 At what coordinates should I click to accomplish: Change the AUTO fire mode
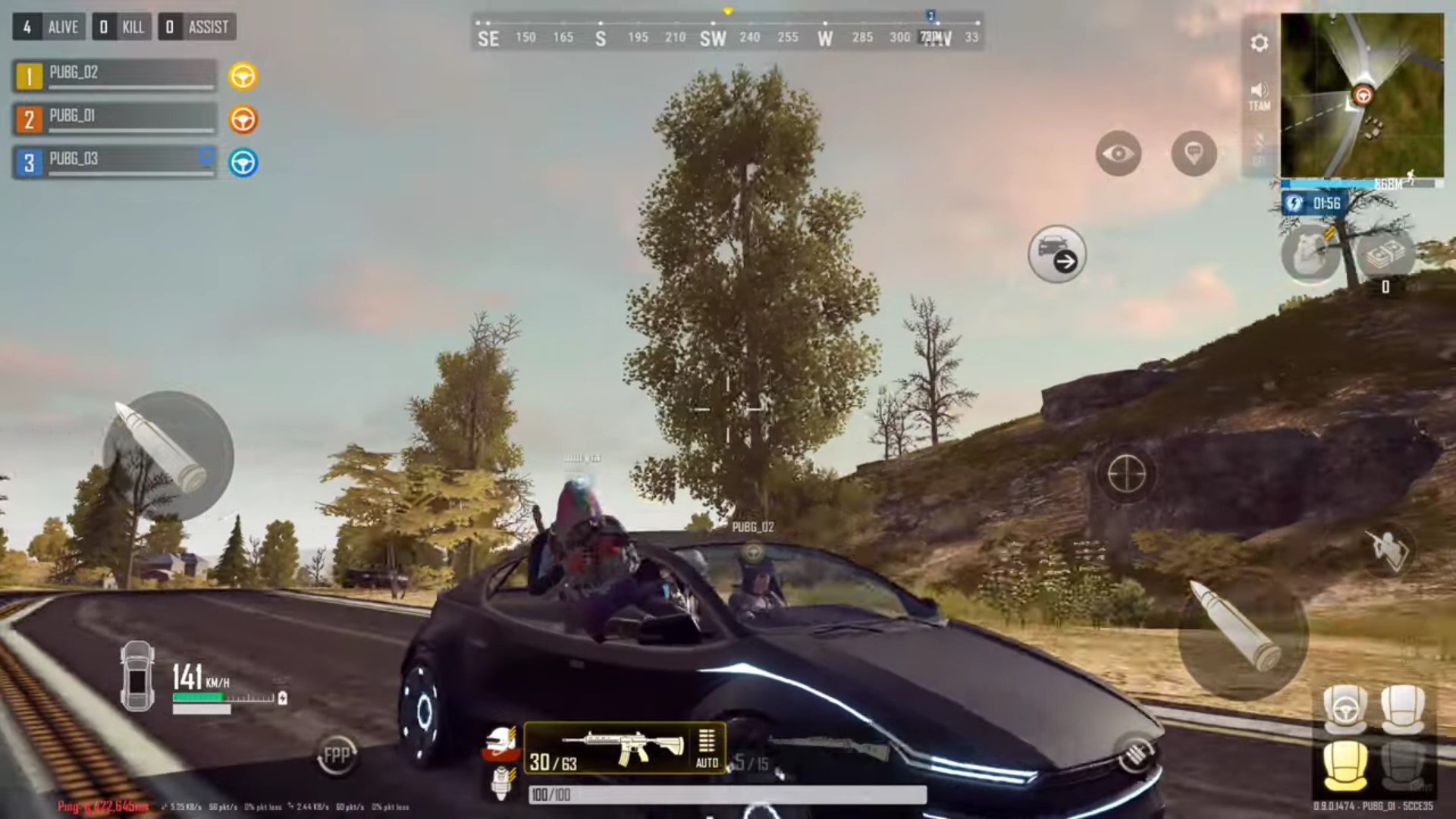point(707,748)
